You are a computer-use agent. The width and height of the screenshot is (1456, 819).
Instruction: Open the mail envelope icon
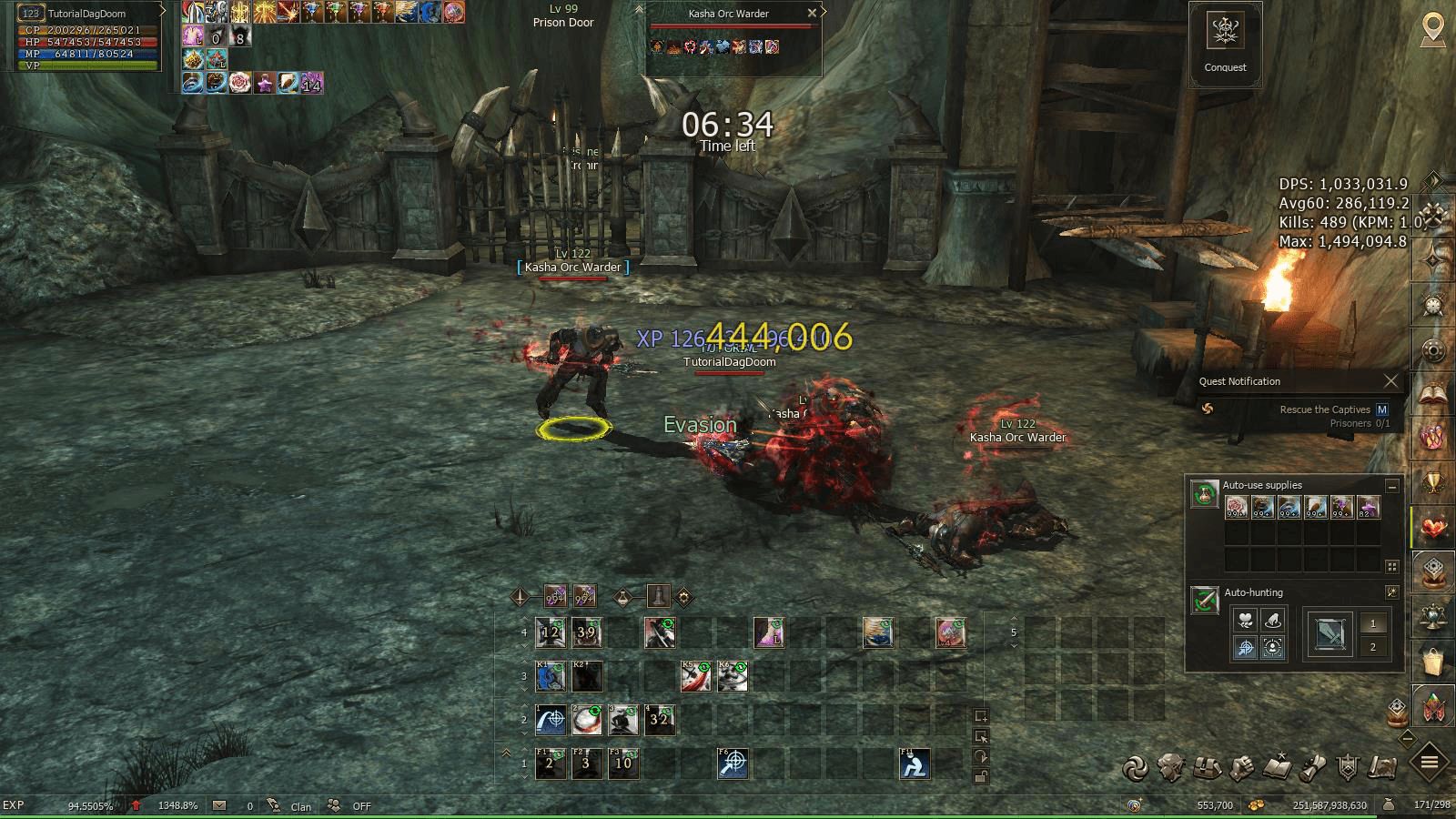click(x=219, y=805)
